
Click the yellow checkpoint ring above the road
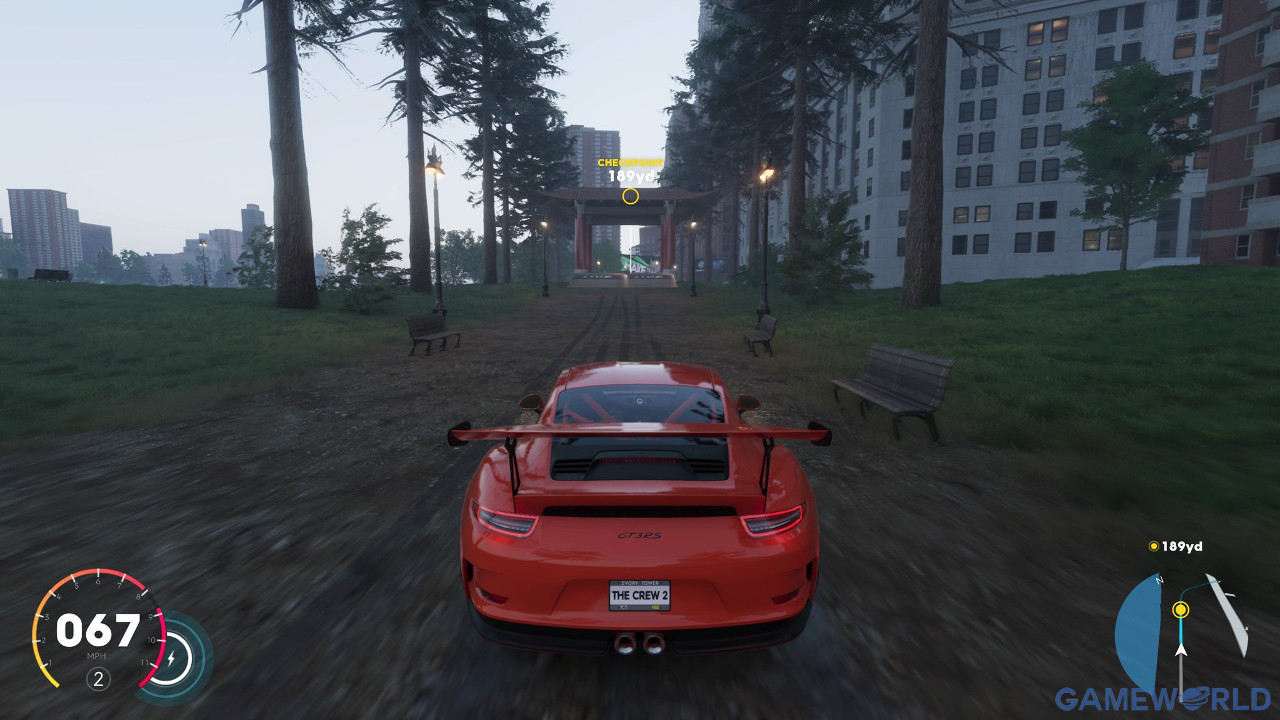click(630, 197)
